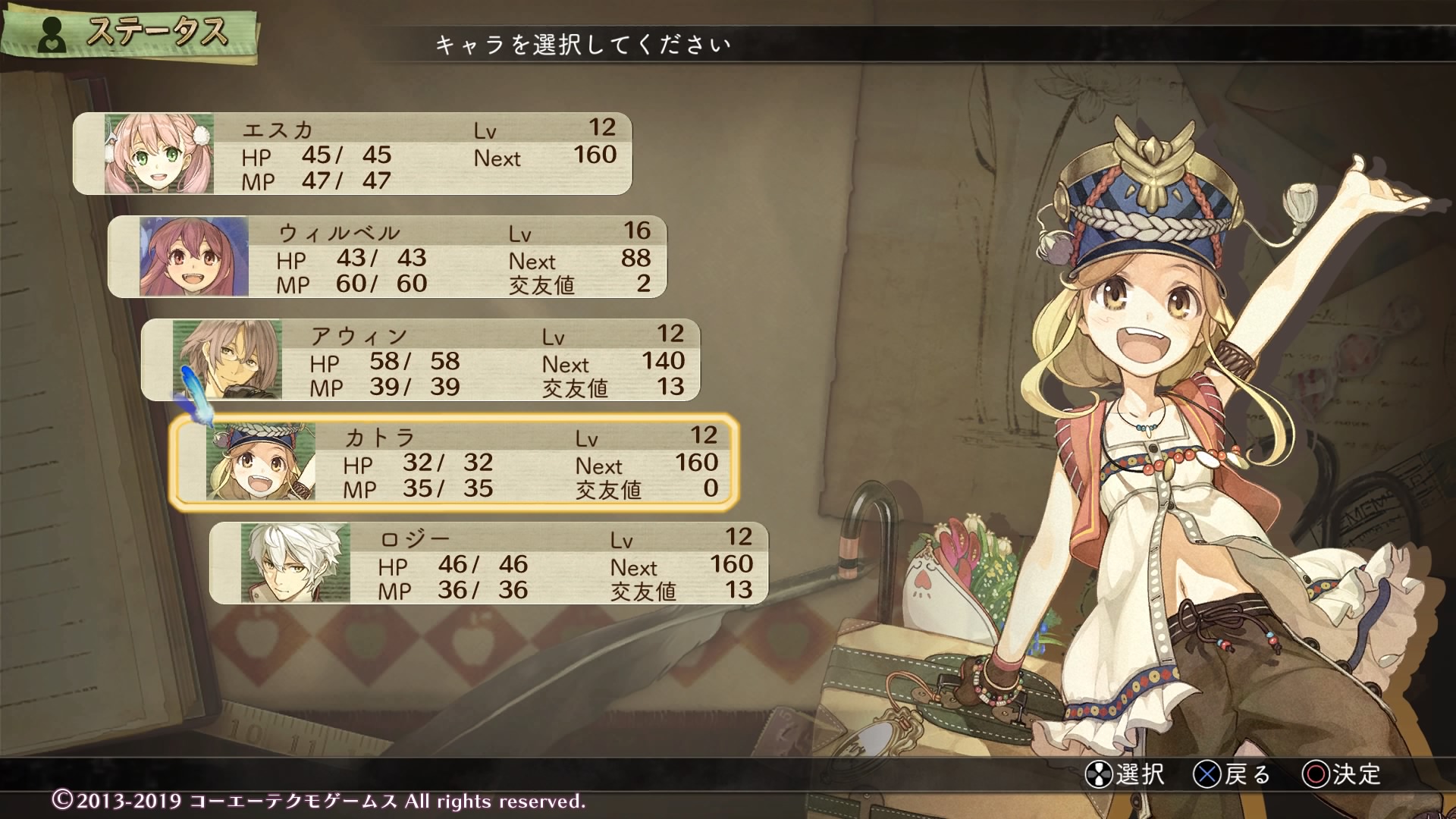
Task: Open アウィン's status entry
Action: click(x=421, y=360)
